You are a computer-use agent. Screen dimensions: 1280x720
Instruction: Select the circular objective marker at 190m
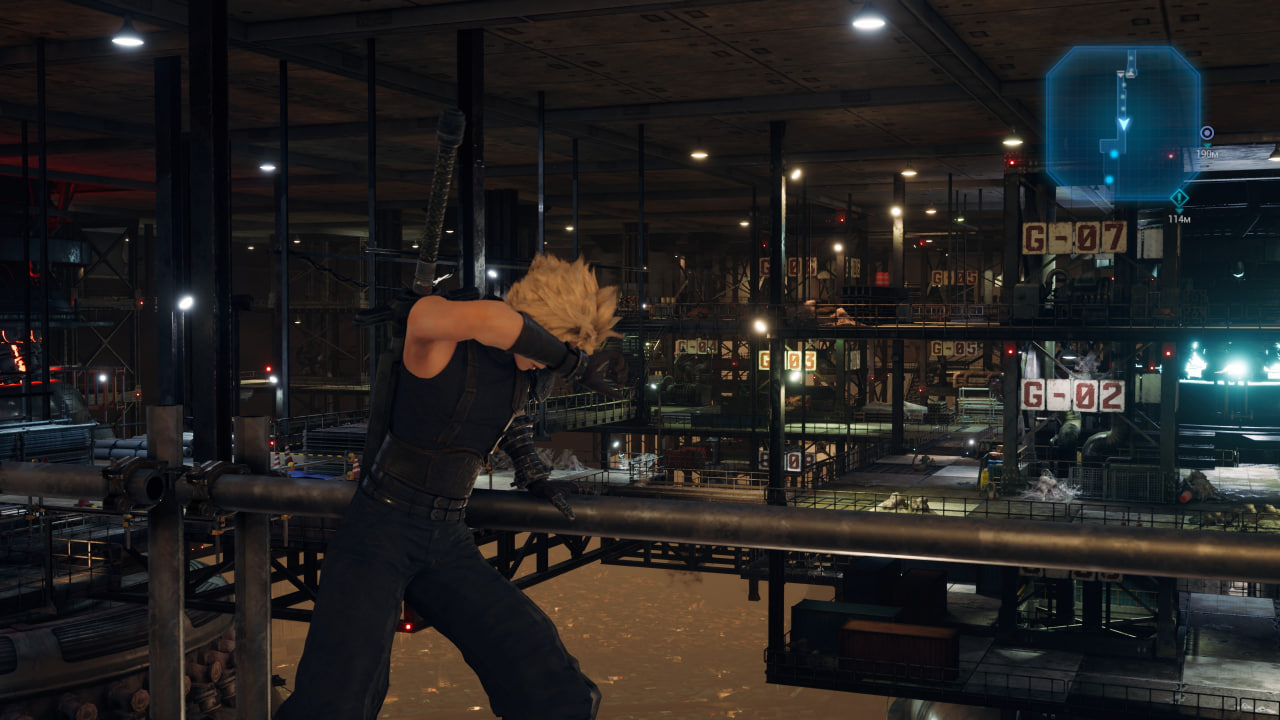[x=1207, y=133]
